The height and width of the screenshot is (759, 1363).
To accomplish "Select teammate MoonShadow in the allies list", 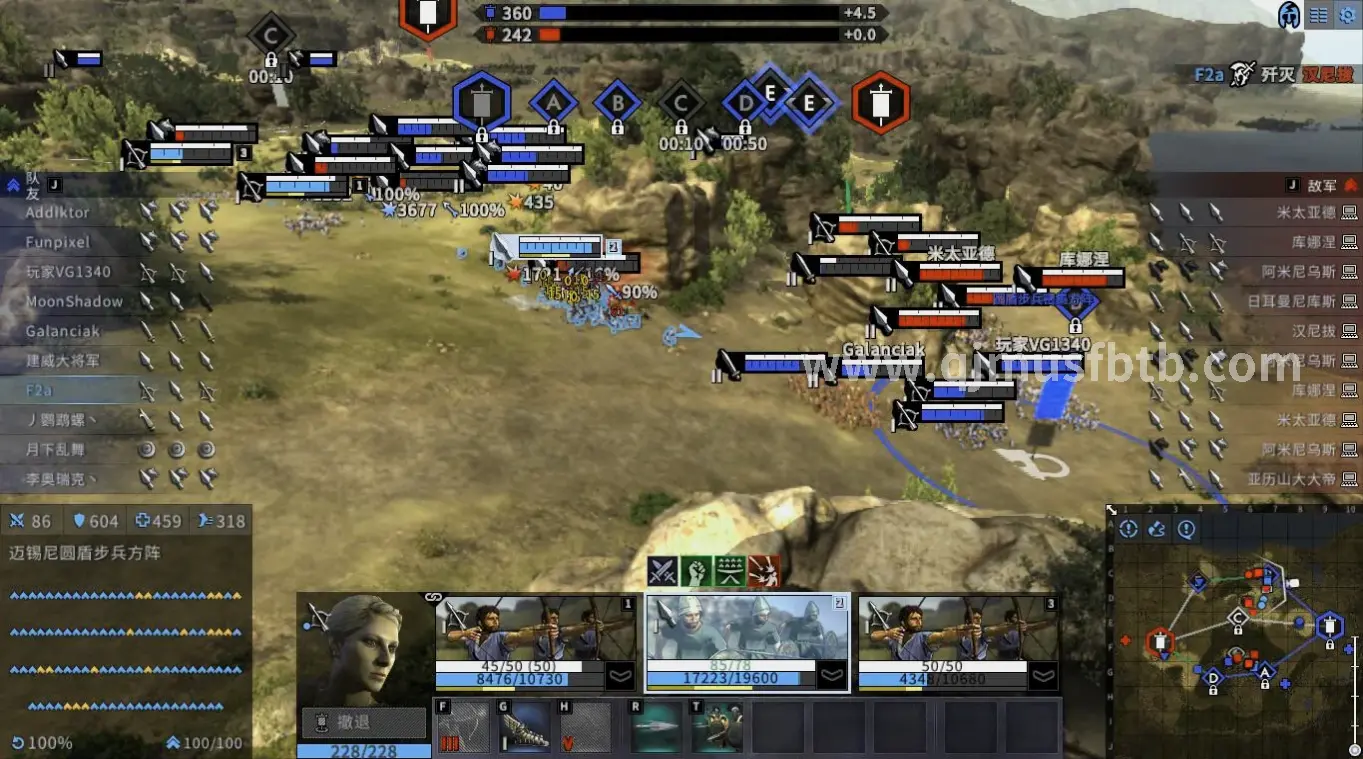I will [75, 301].
